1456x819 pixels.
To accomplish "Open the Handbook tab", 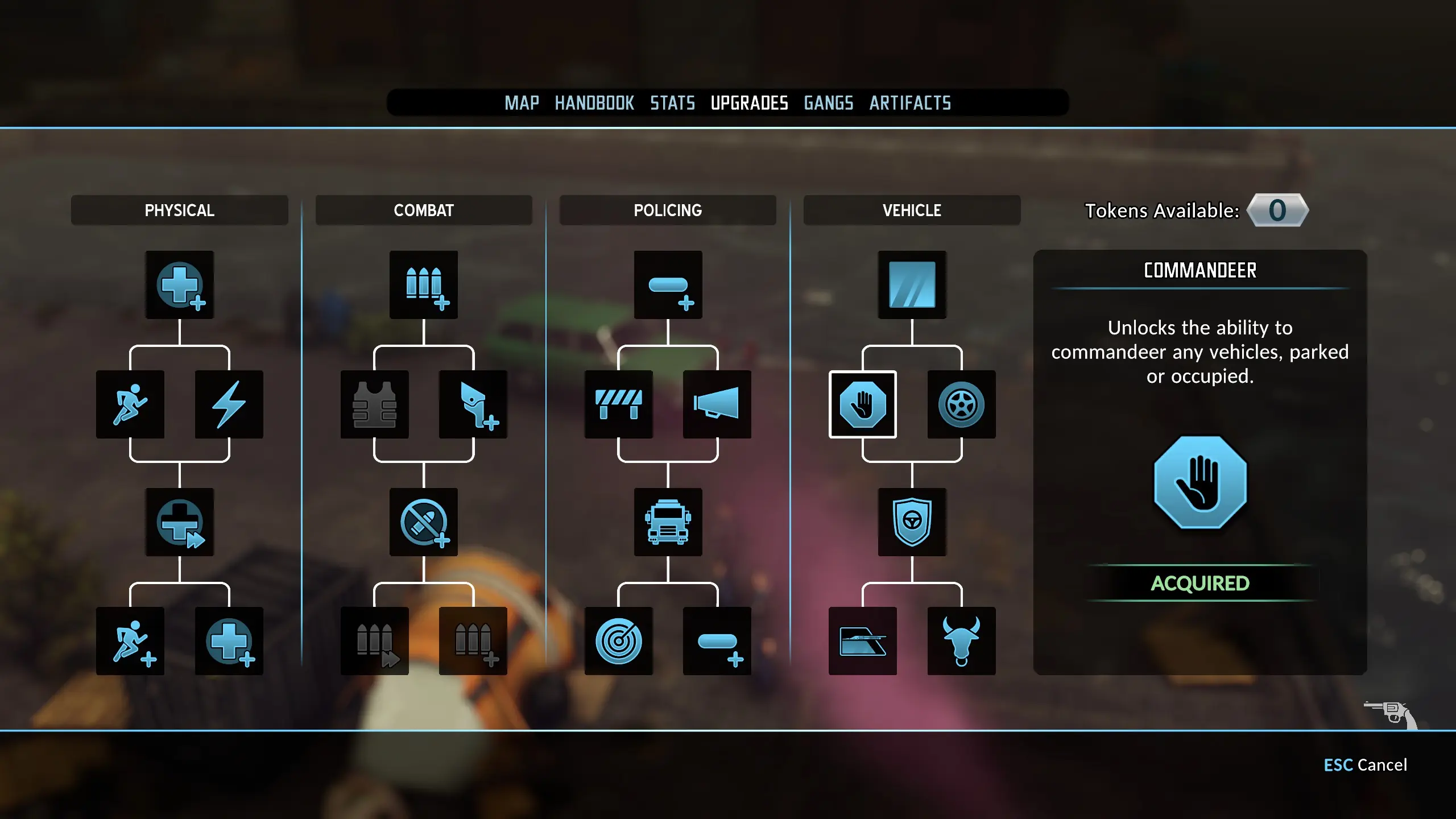I will (594, 103).
